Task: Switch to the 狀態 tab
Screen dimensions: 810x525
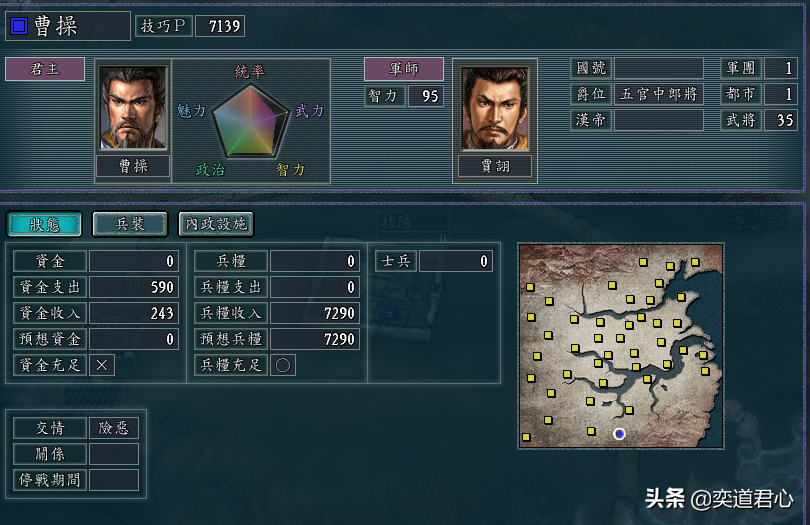Action: tap(45, 224)
